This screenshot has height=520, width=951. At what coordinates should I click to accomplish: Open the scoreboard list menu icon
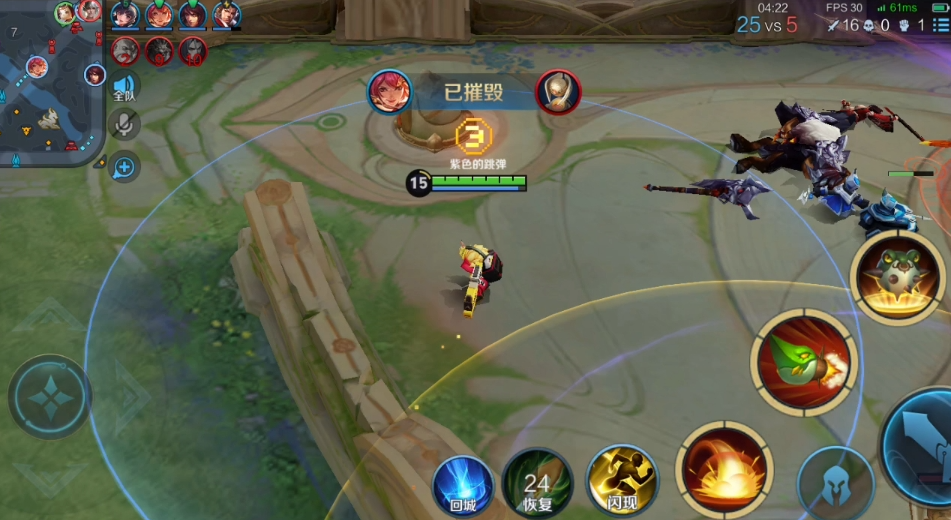coord(940,24)
